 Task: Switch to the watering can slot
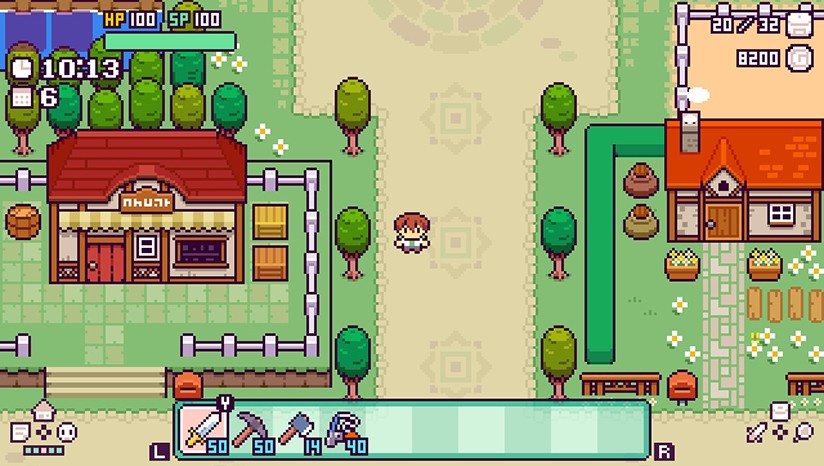tap(345, 430)
